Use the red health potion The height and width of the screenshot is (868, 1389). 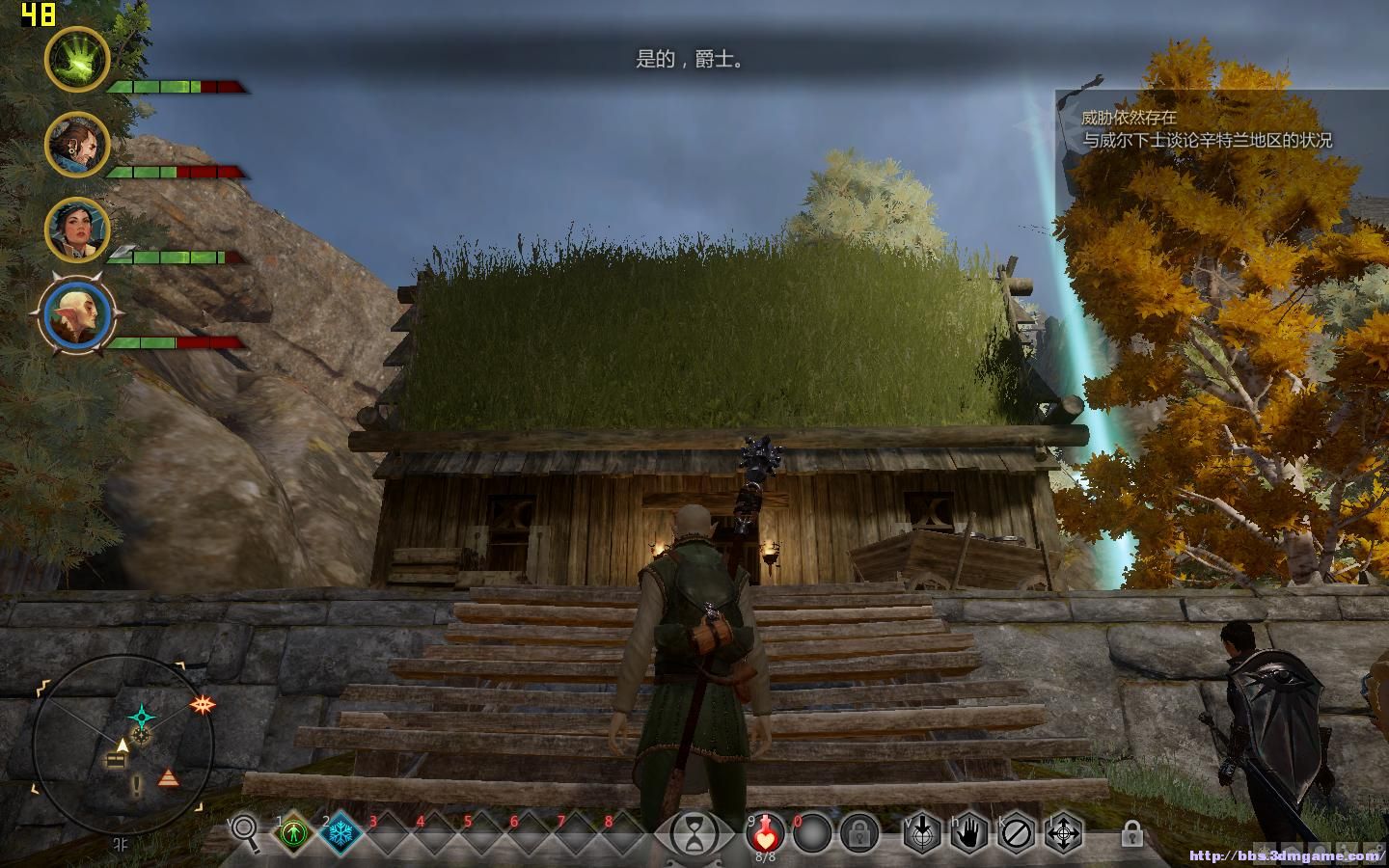[765, 832]
